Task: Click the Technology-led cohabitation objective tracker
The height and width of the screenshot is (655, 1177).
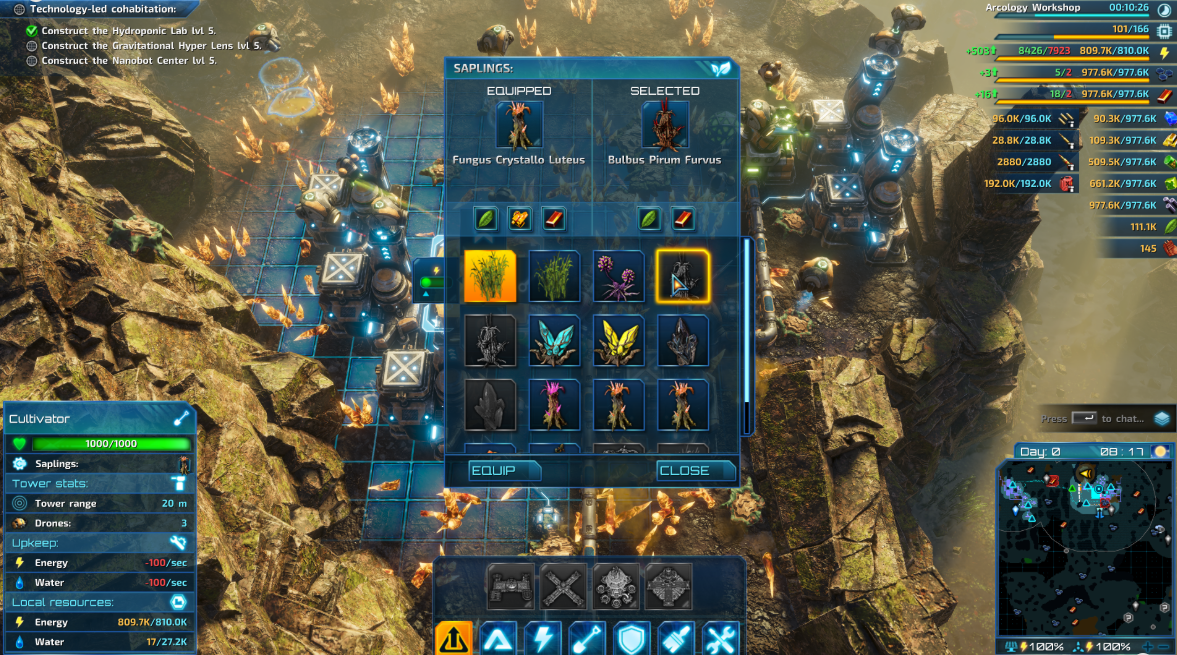Action: click(102, 9)
